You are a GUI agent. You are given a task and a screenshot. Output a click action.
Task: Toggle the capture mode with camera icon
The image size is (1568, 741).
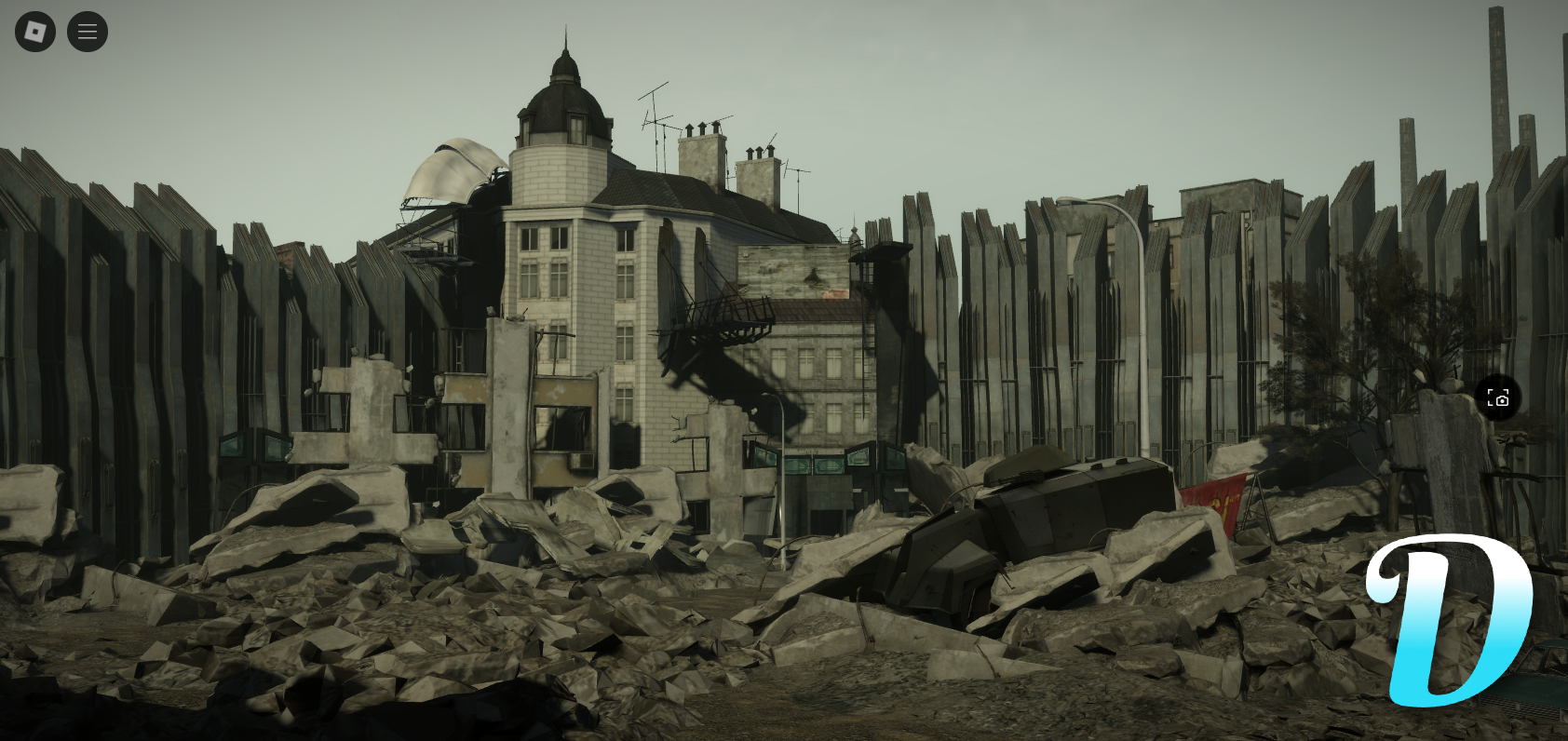point(1497,397)
